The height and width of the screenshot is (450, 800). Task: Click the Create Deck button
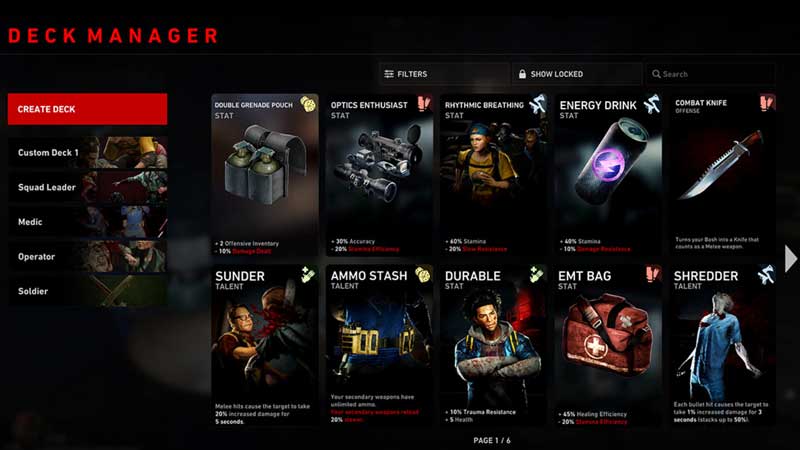(x=87, y=109)
